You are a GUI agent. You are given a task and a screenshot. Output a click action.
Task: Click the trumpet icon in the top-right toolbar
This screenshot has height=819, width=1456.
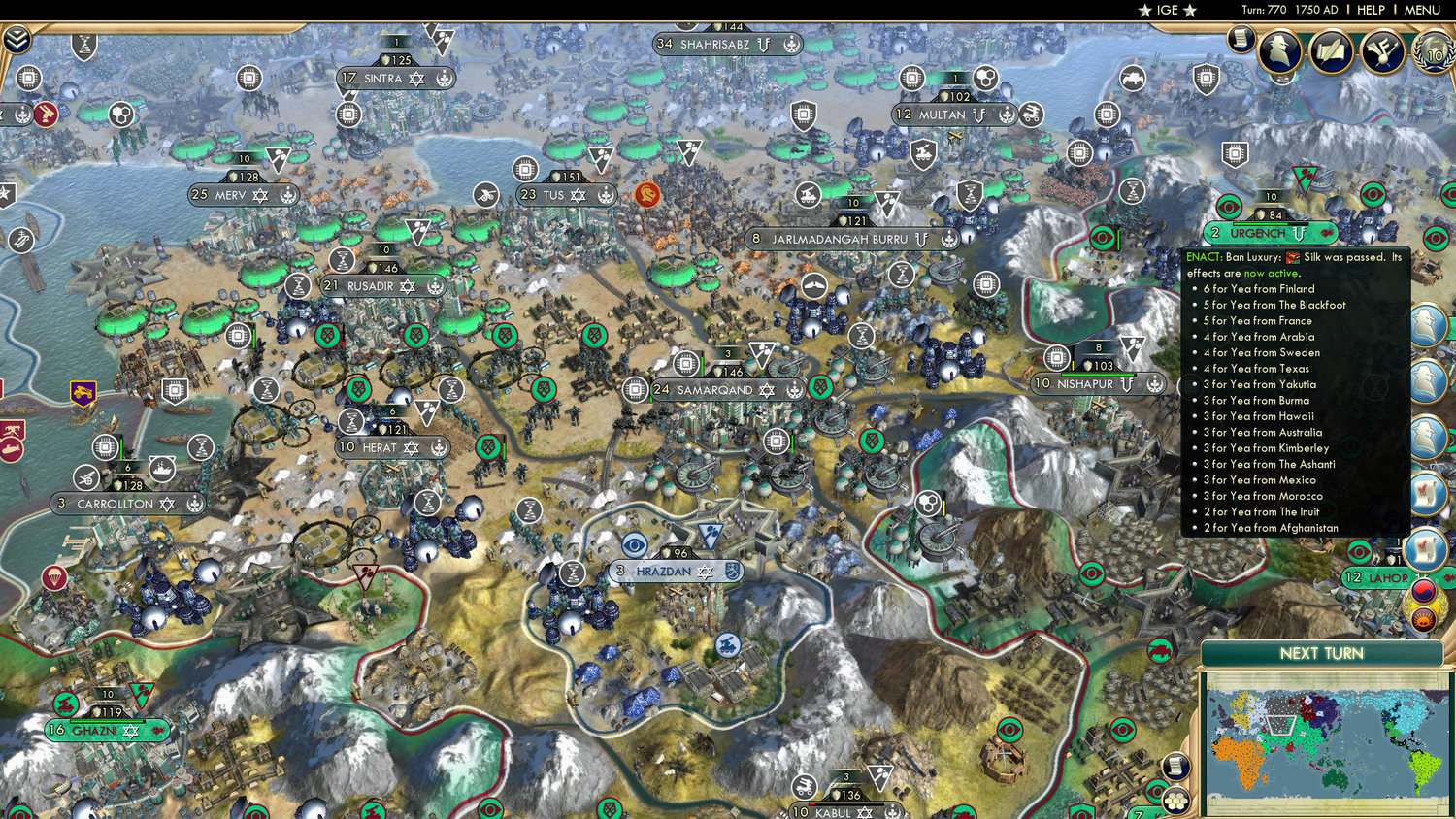tap(1380, 53)
